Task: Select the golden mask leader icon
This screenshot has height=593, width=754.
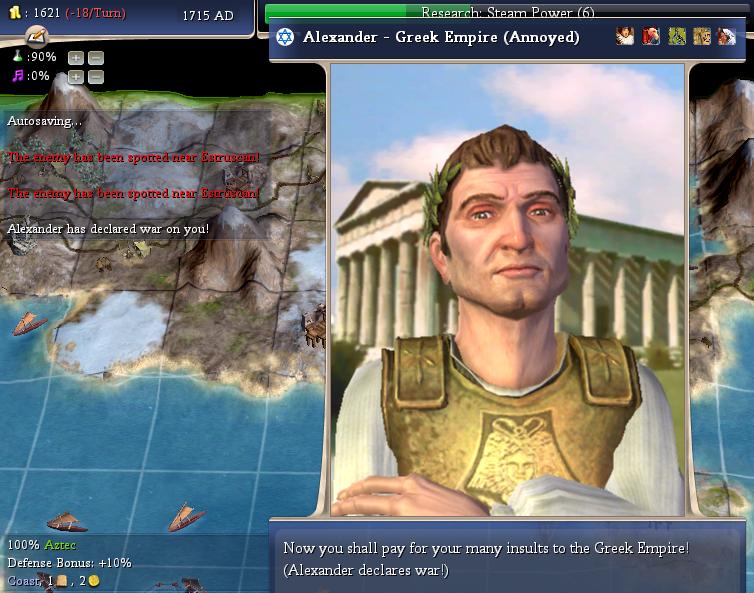Action: [x=702, y=37]
